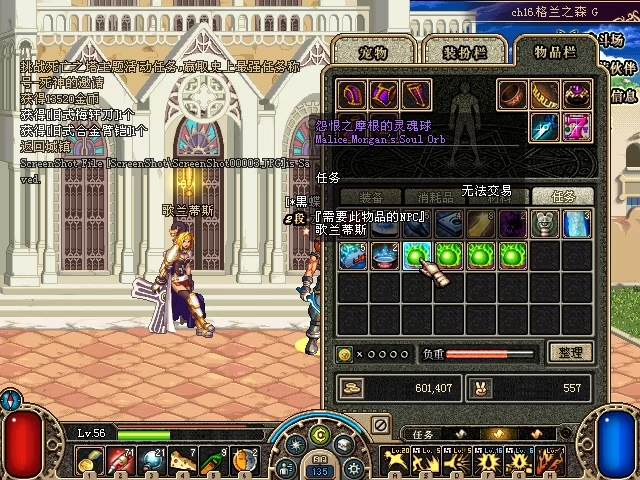Click the crossed-circle button below the inventory

click(x=380, y=425)
